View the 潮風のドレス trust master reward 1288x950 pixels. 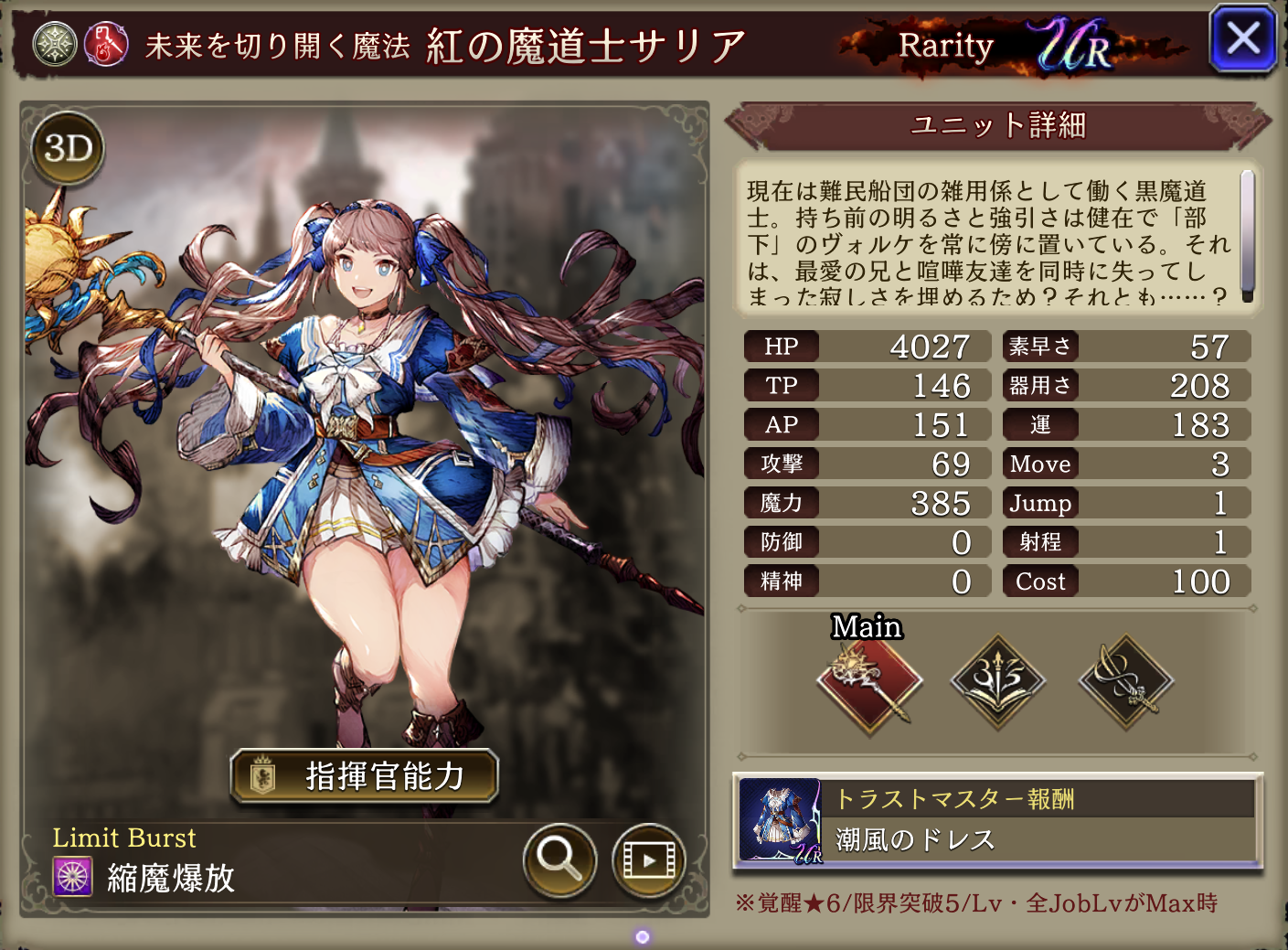(x=997, y=820)
